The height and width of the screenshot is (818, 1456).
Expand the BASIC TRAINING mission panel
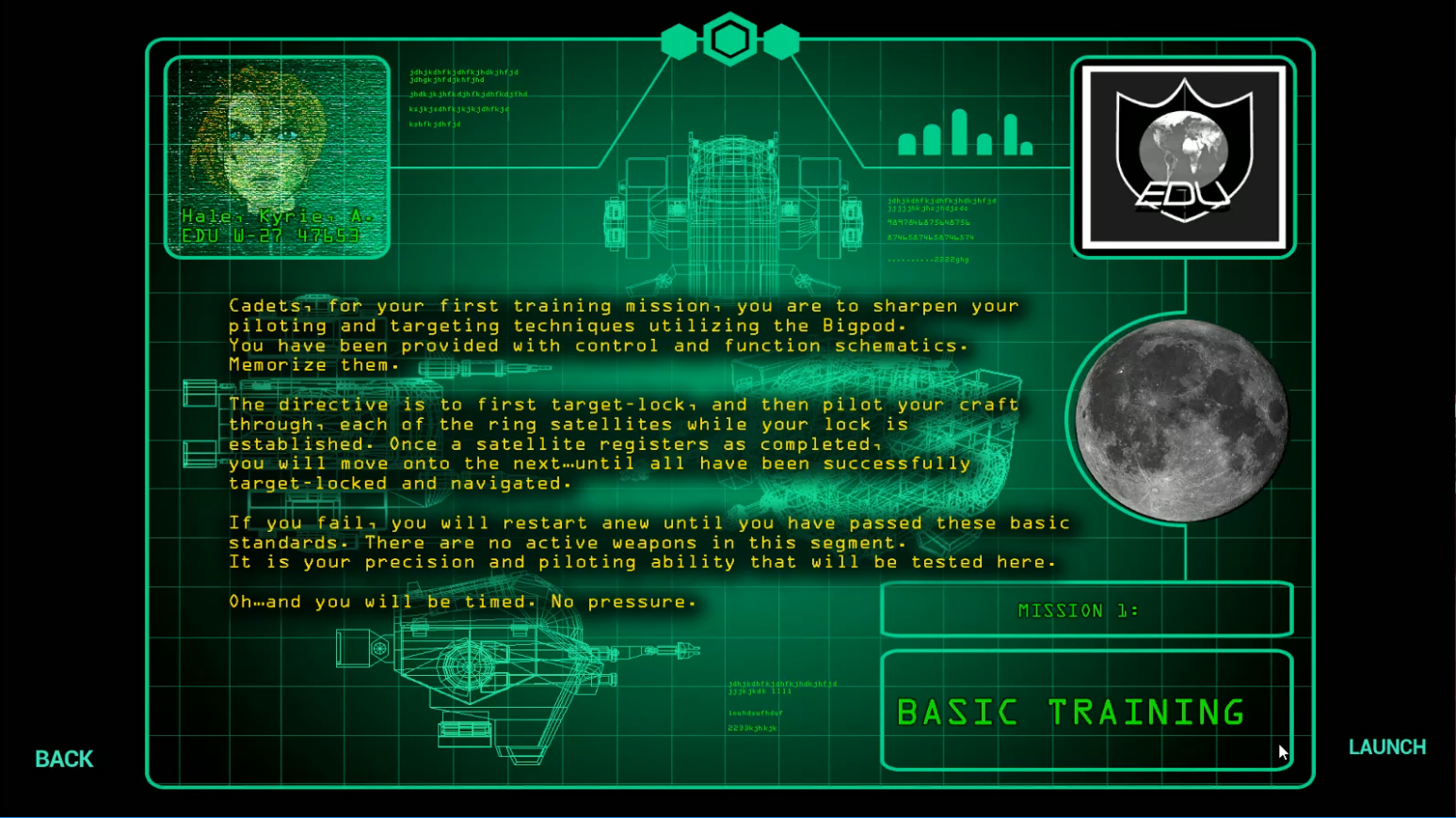1086,711
